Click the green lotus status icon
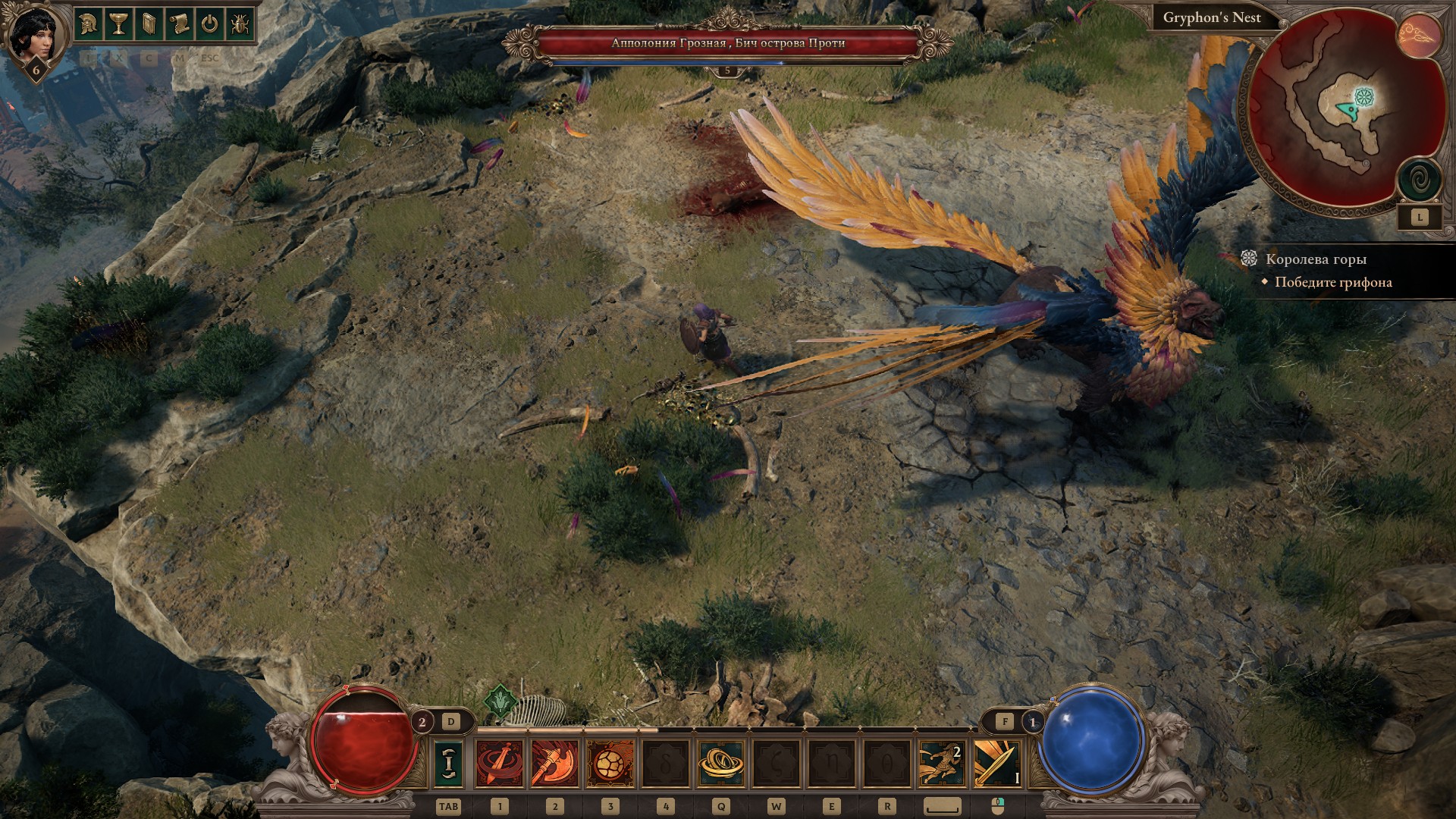This screenshot has height=819, width=1456. click(x=500, y=701)
